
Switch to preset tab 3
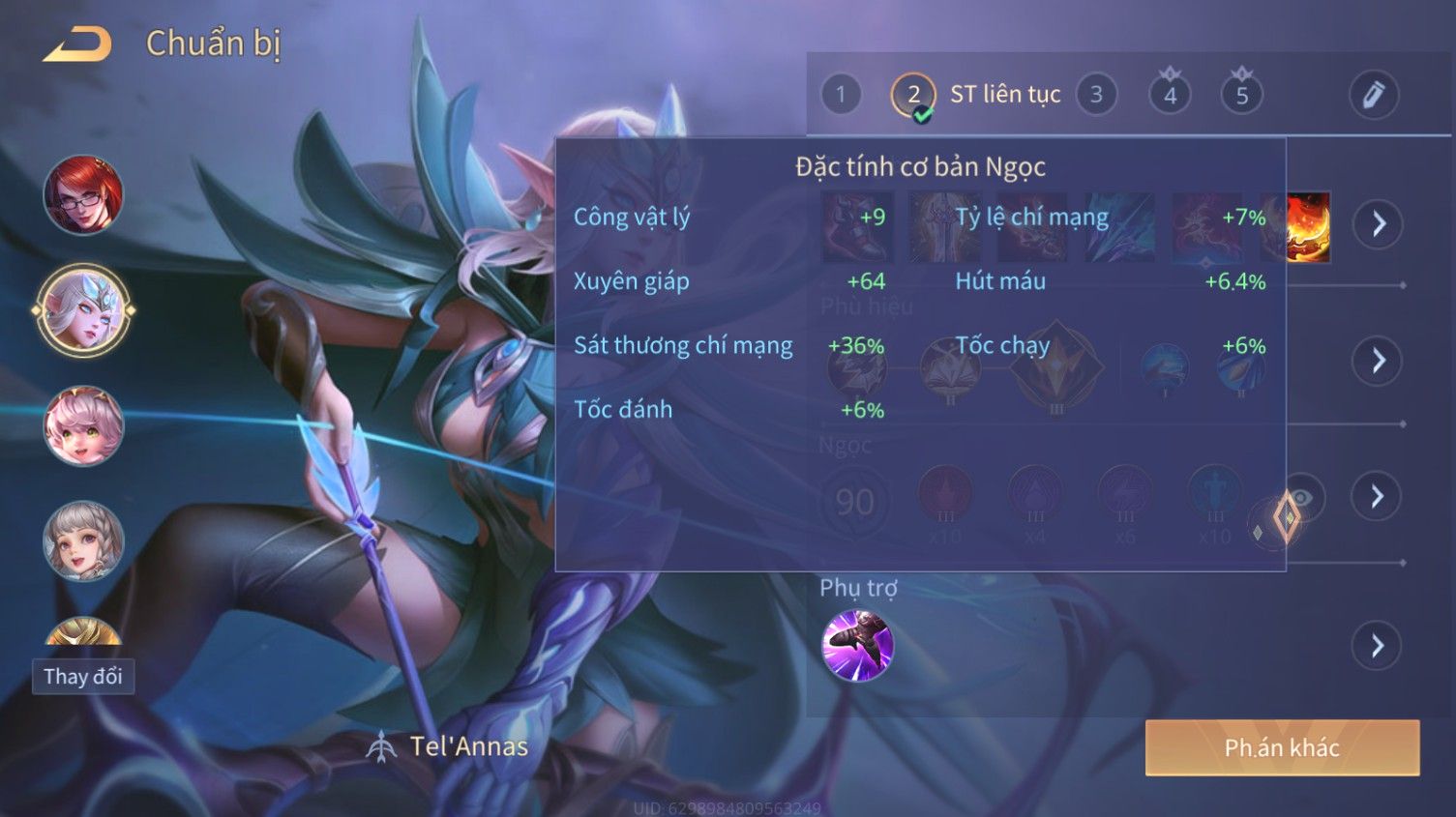point(1096,95)
